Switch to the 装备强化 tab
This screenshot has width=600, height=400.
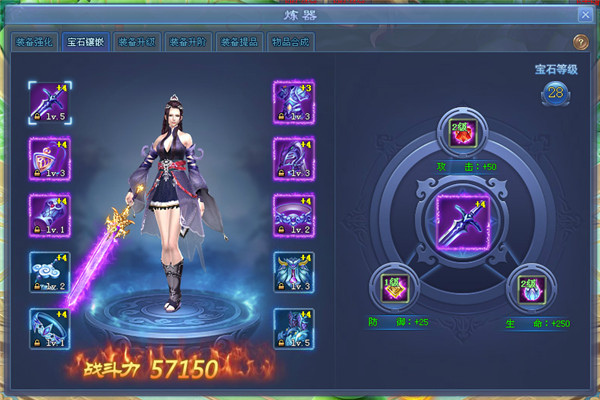pos(34,42)
